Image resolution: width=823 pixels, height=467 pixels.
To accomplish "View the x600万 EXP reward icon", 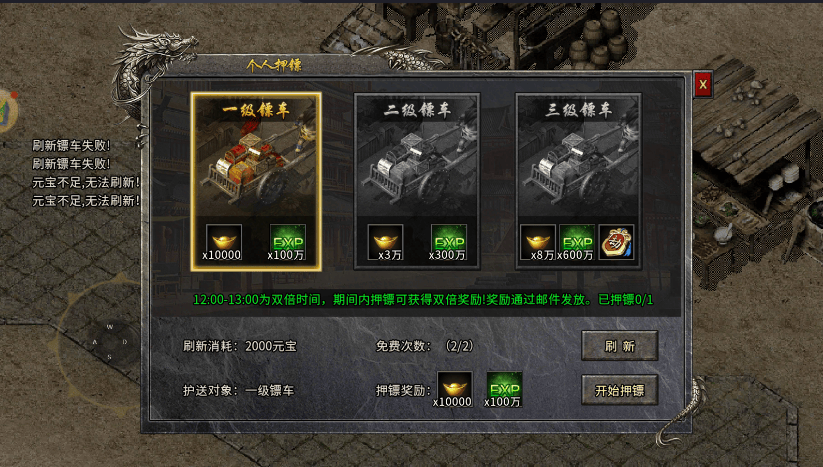I will [x=576, y=240].
